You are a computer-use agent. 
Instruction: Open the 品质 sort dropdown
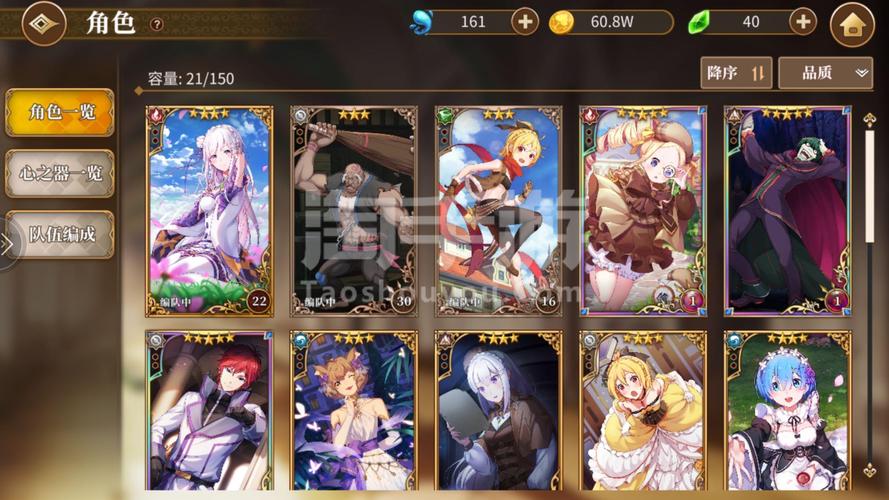click(825, 72)
